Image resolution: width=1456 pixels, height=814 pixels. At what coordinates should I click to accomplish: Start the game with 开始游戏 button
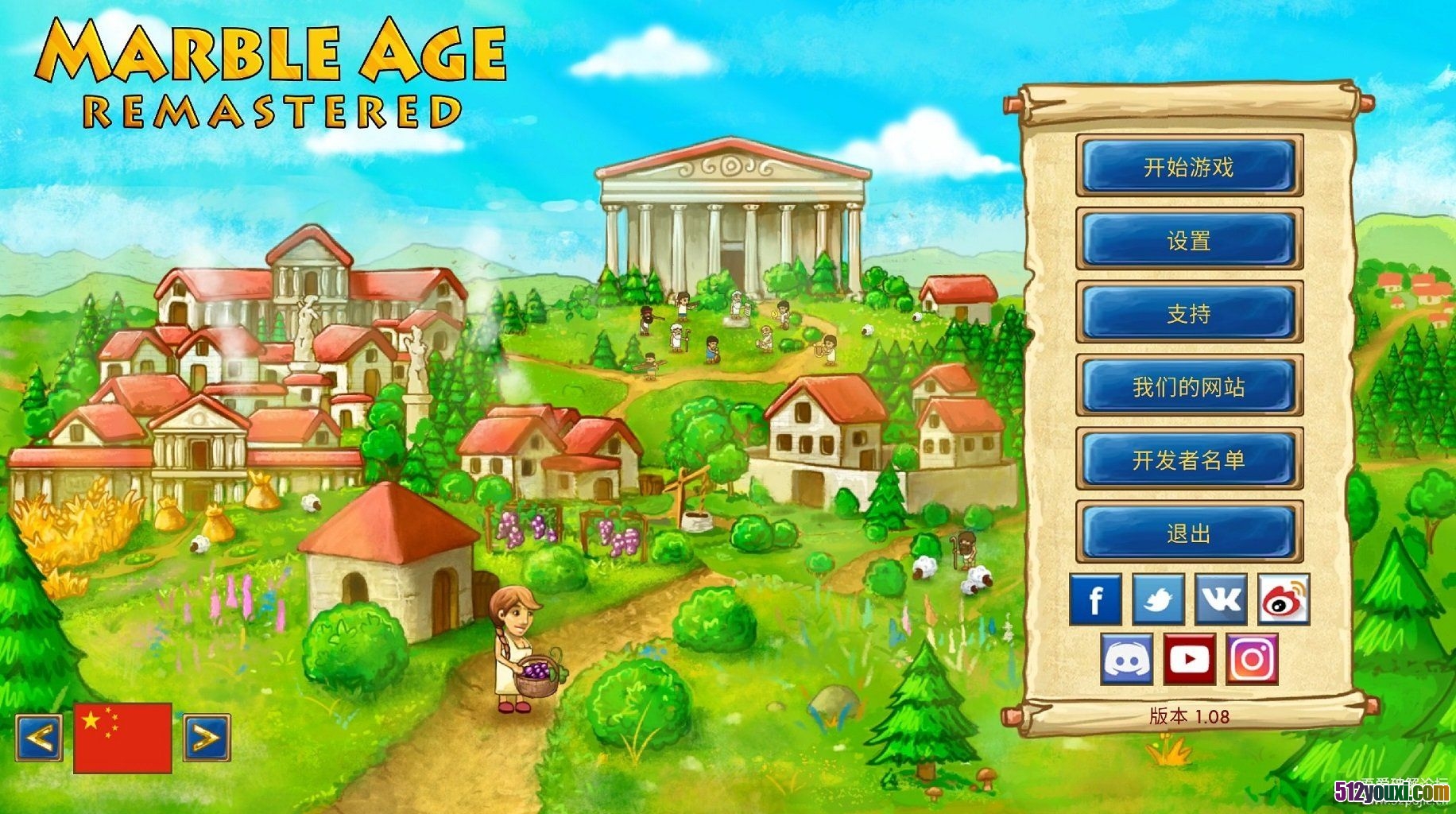pyautogui.click(x=1189, y=166)
